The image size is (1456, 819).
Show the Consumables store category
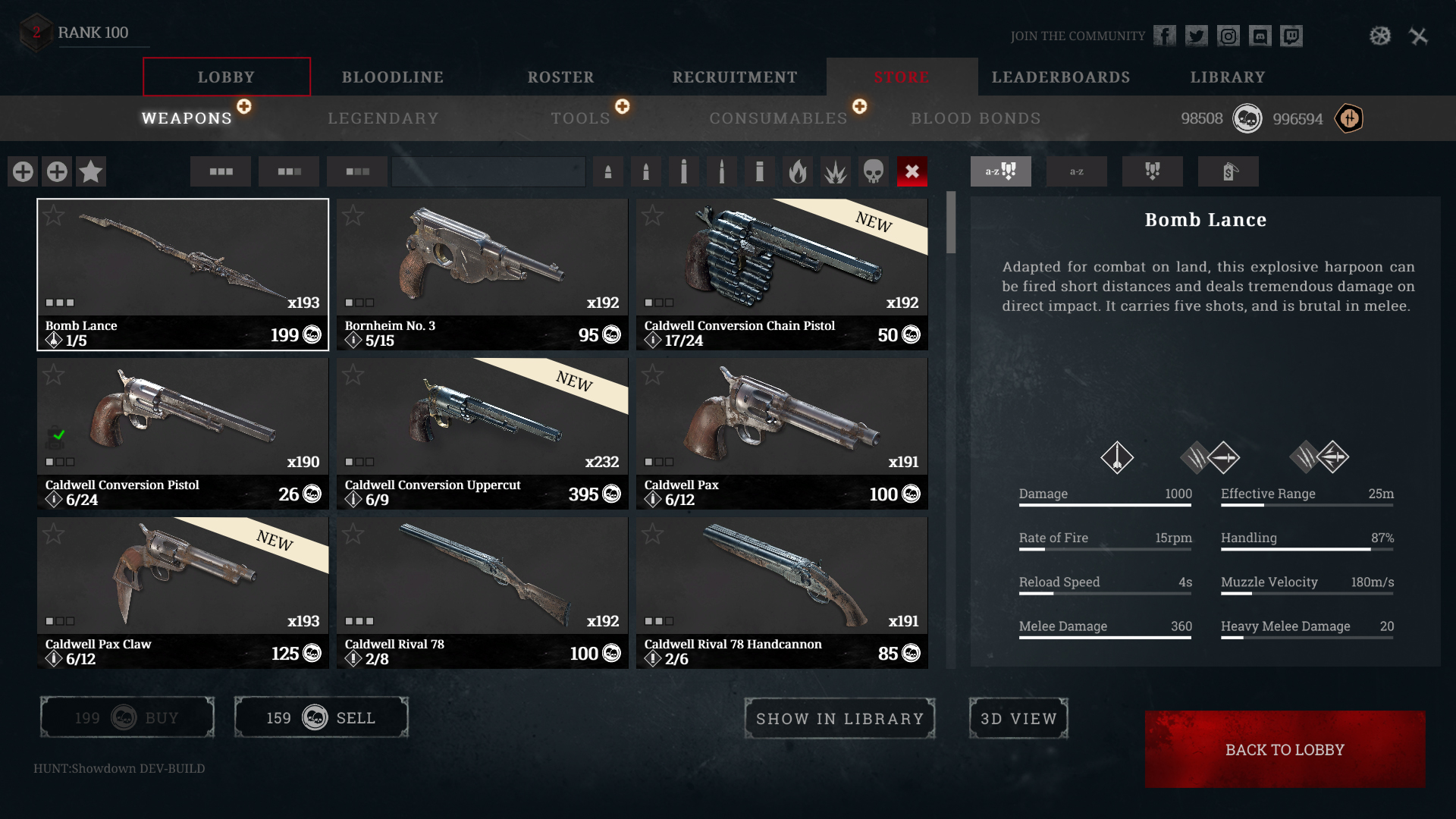click(x=778, y=118)
